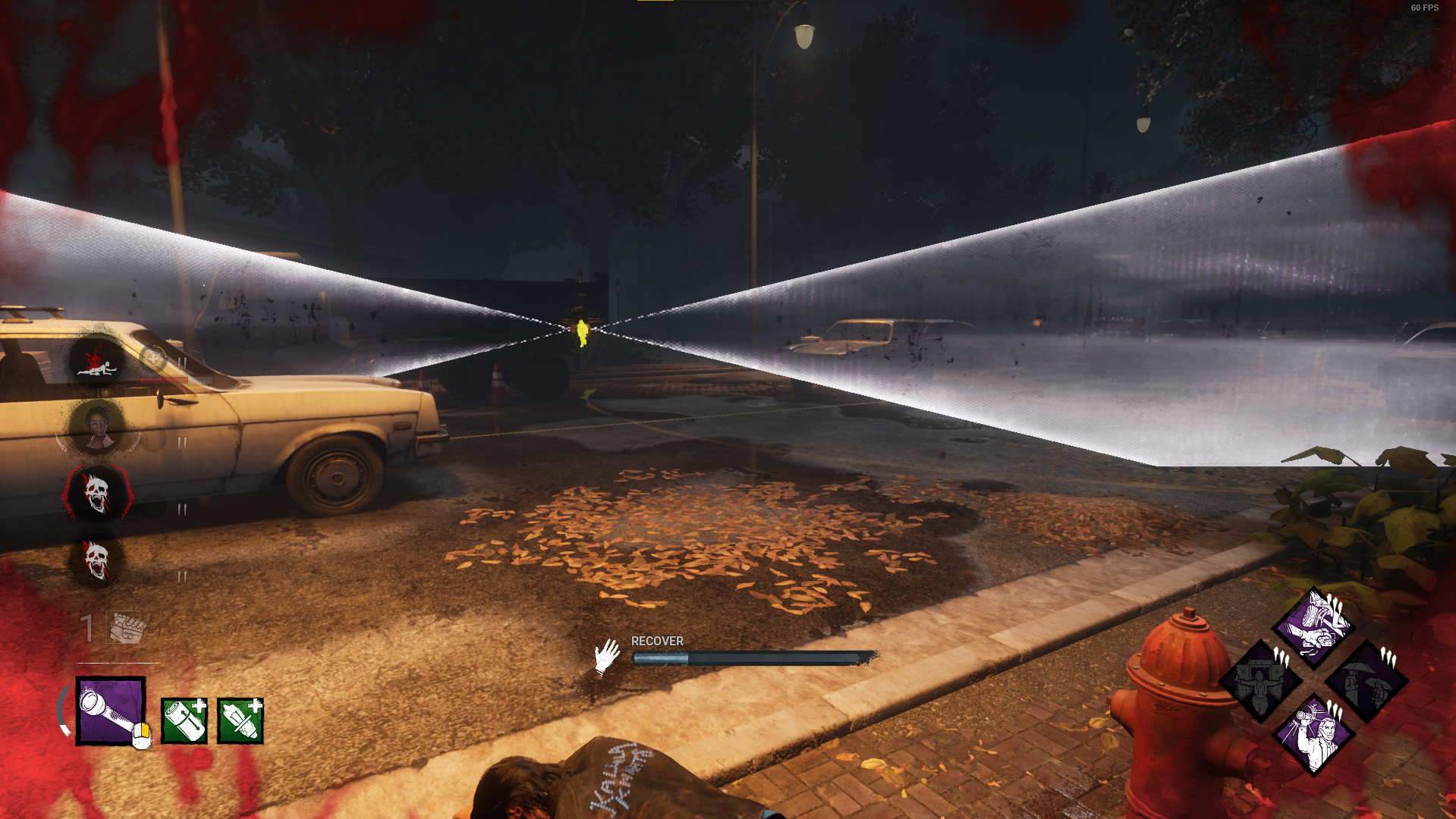Viewport: 1456px width, 819px height.
Task: Click the 60 FPS counter top-right
Action: click(1423, 10)
